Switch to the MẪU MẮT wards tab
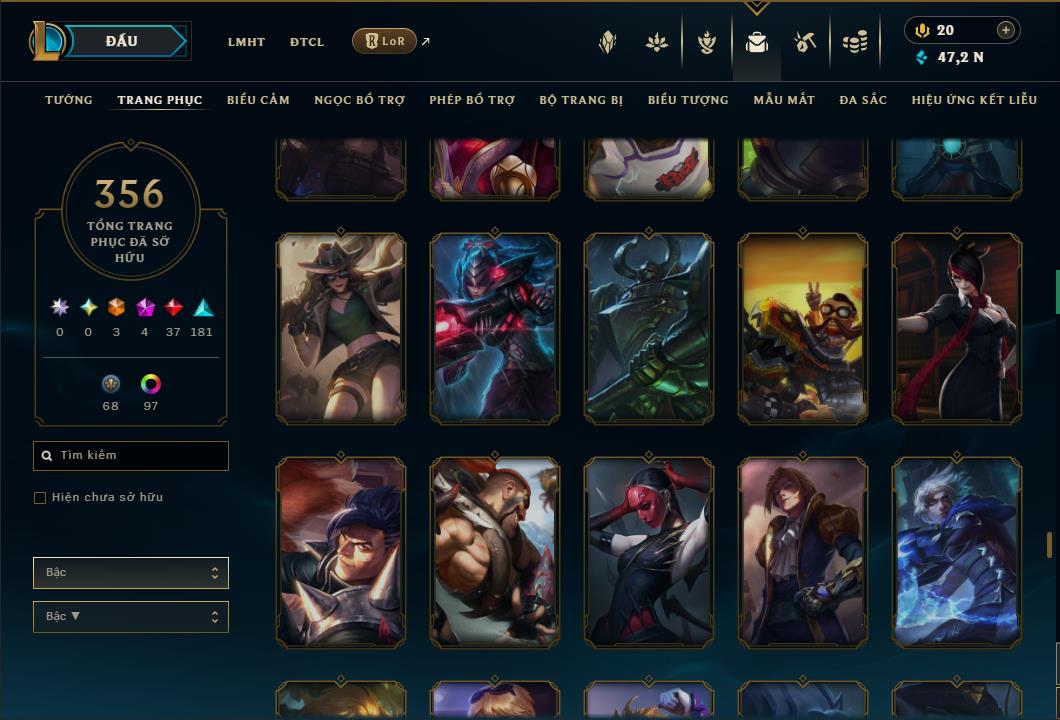This screenshot has height=720, width=1060. (x=784, y=100)
